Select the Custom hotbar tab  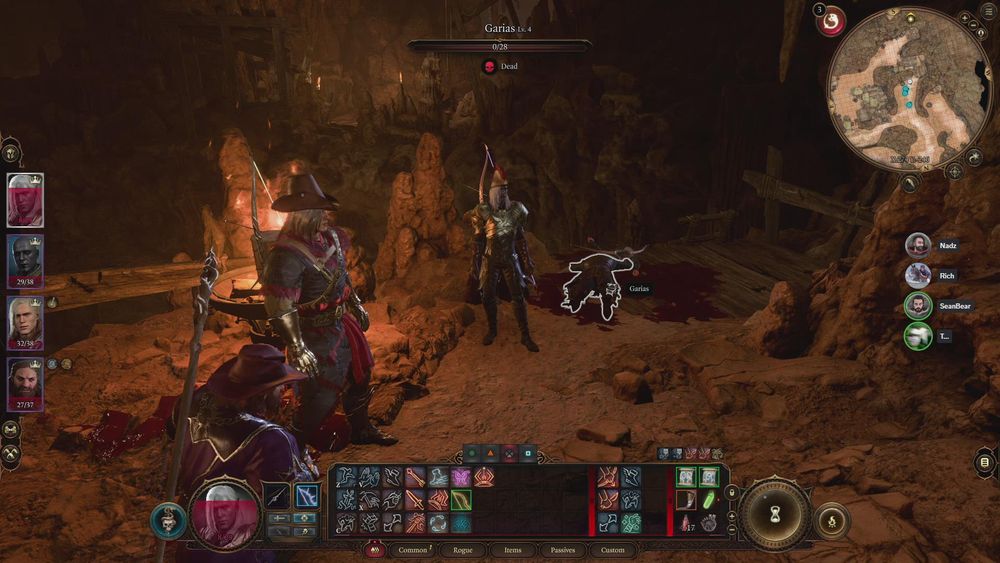(612, 550)
